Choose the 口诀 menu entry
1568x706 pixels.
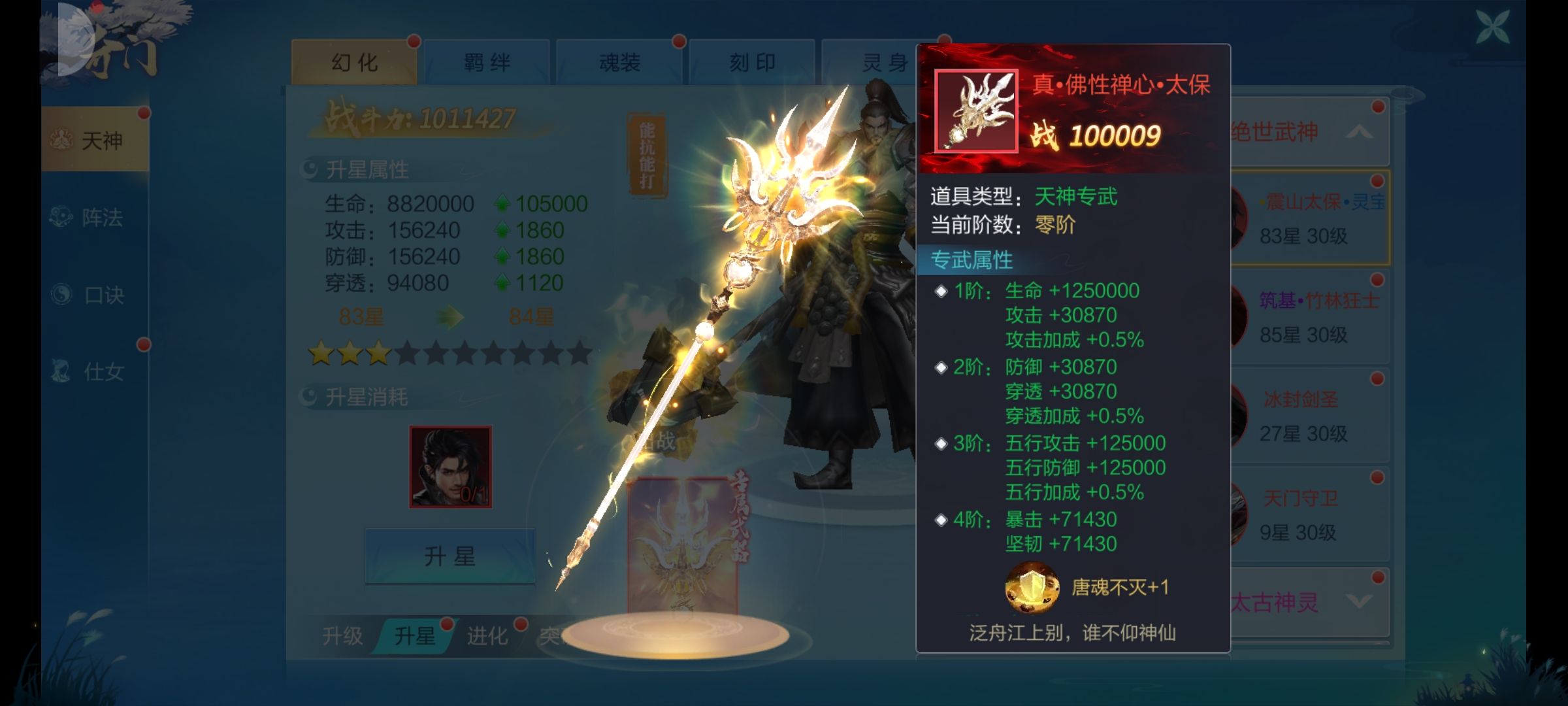tap(96, 295)
